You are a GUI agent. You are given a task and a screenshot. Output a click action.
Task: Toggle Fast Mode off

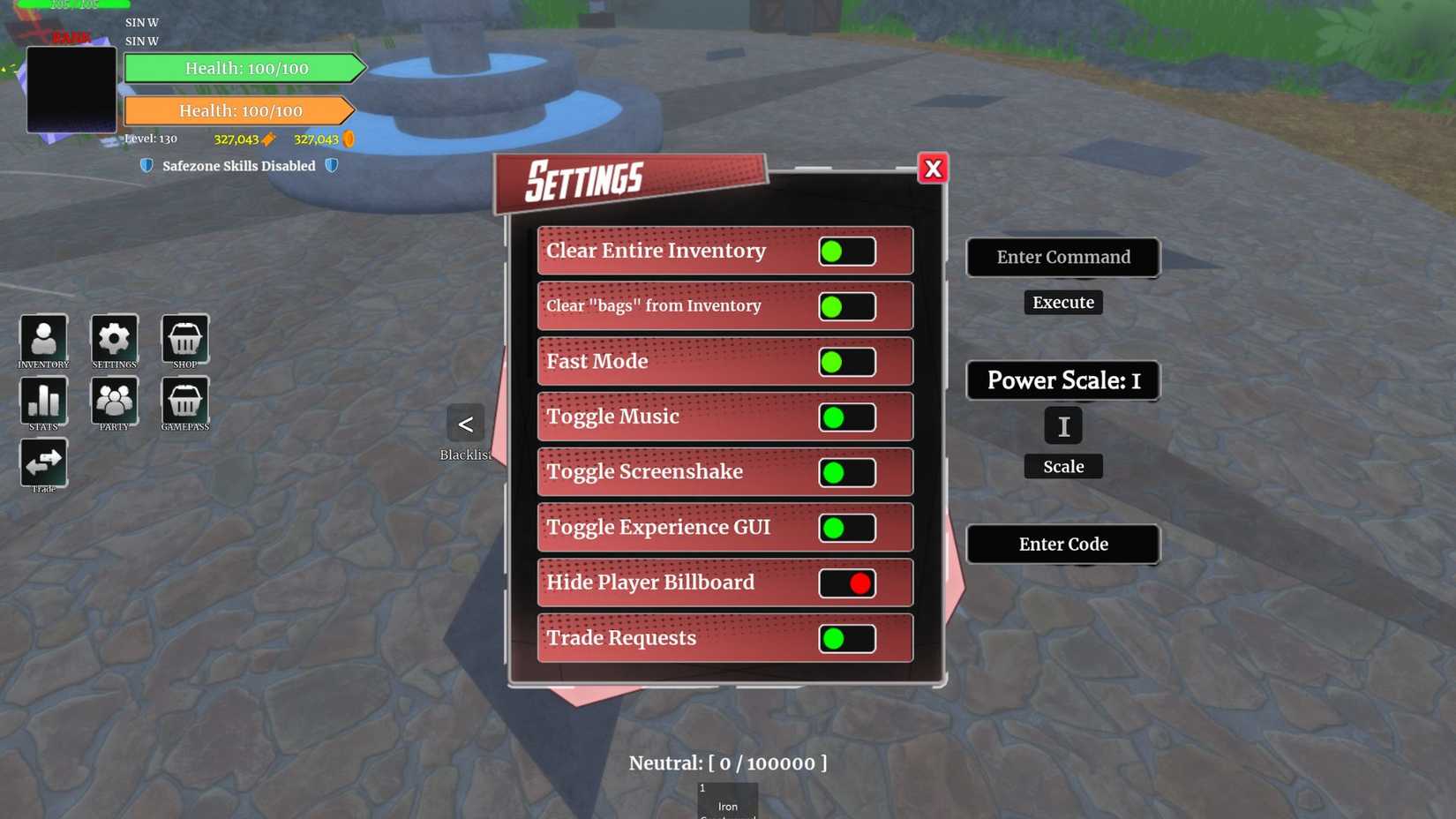(844, 361)
